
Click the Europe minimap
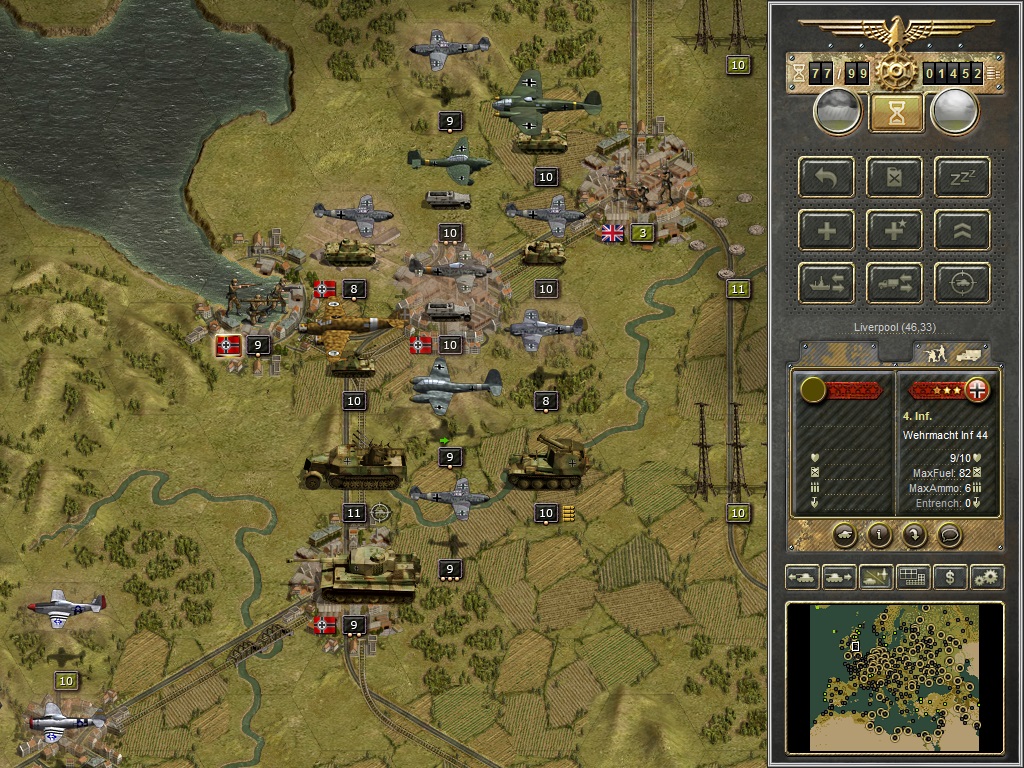894,676
